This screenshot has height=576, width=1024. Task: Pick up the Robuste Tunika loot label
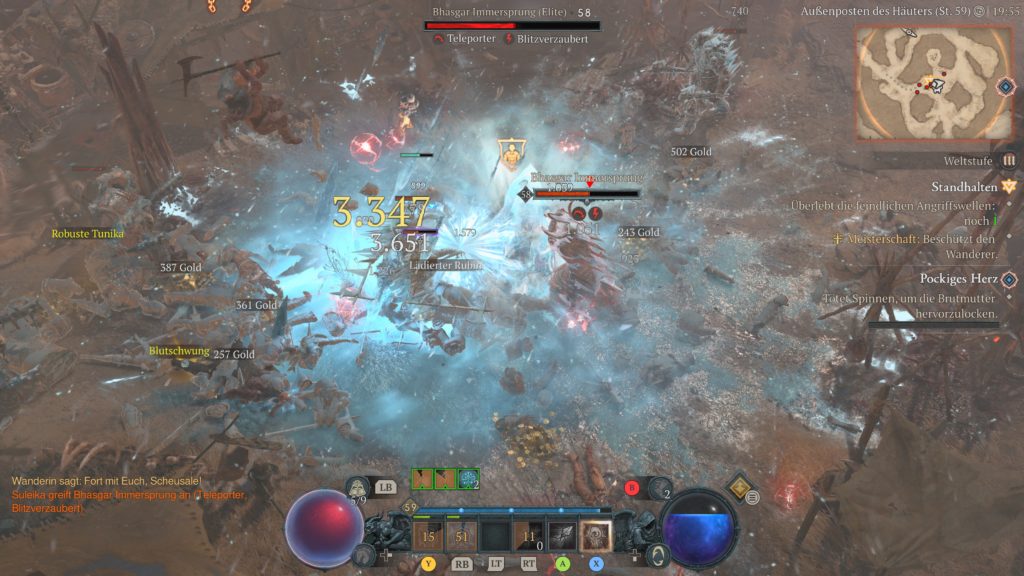click(88, 234)
